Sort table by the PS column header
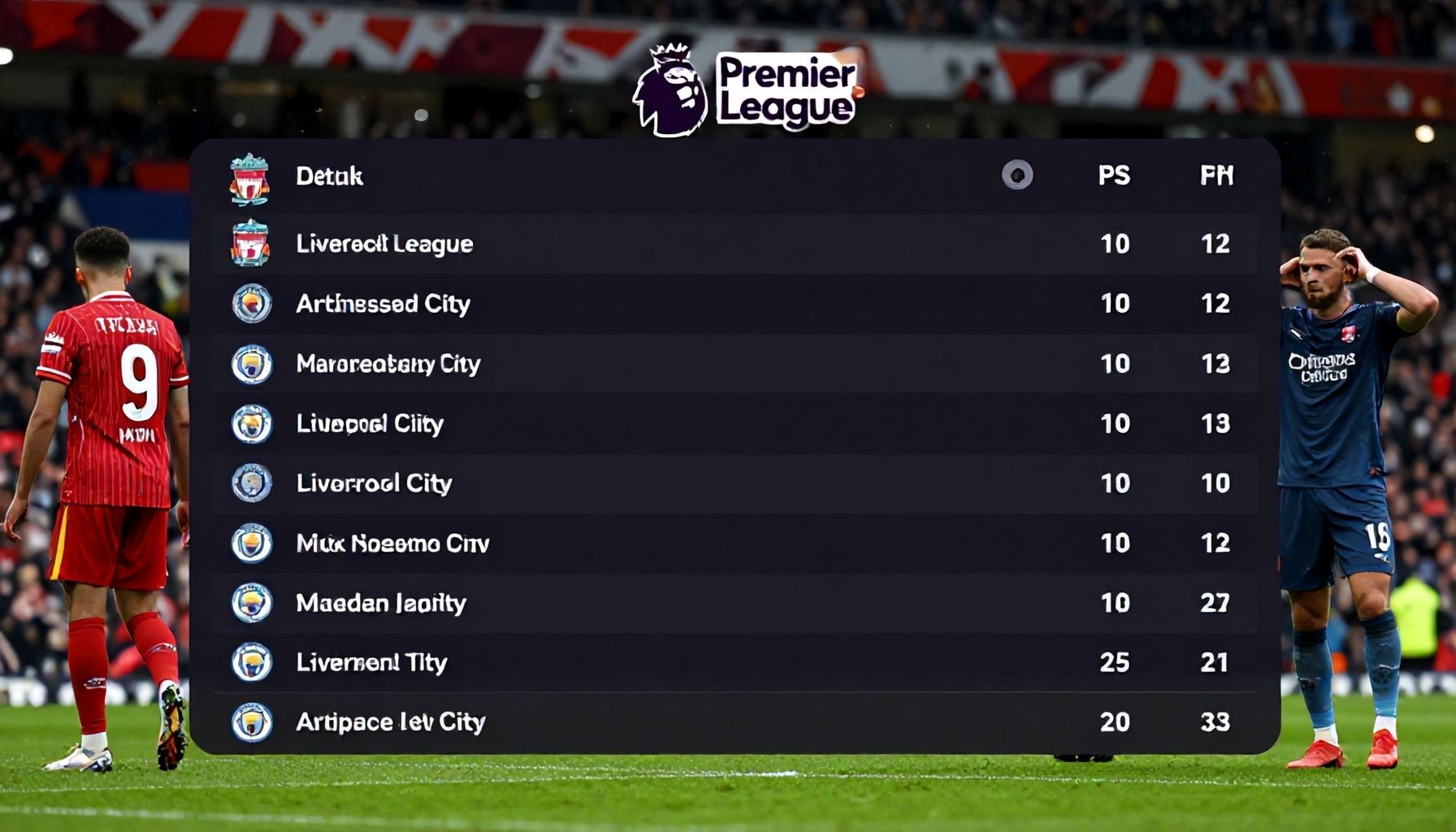Image resolution: width=1456 pixels, height=832 pixels. click(x=1114, y=175)
